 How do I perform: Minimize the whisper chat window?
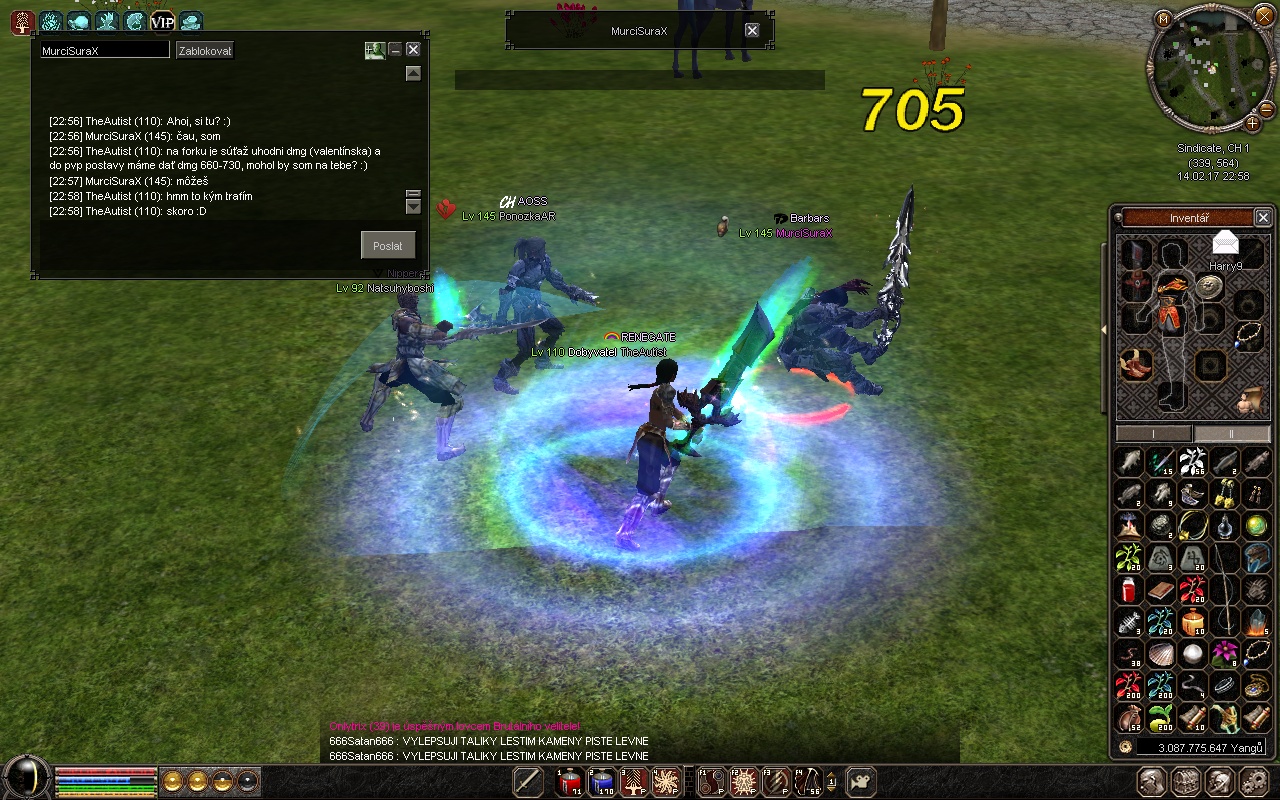[x=395, y=49]
